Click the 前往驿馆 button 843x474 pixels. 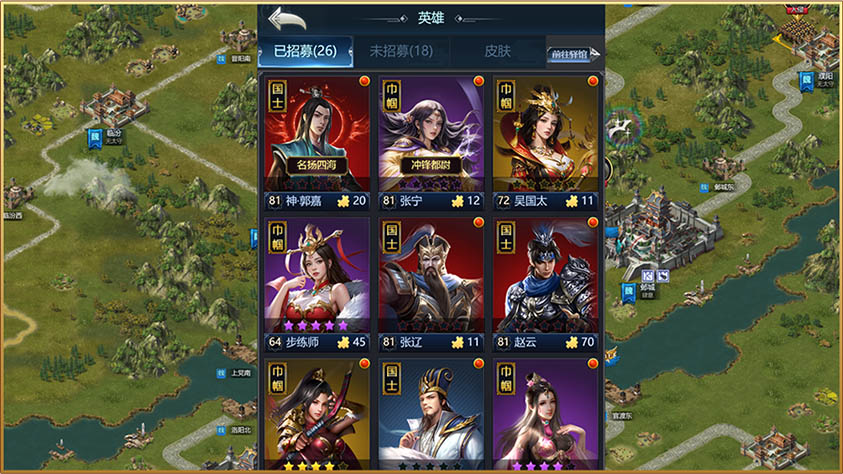coord(573,55)
